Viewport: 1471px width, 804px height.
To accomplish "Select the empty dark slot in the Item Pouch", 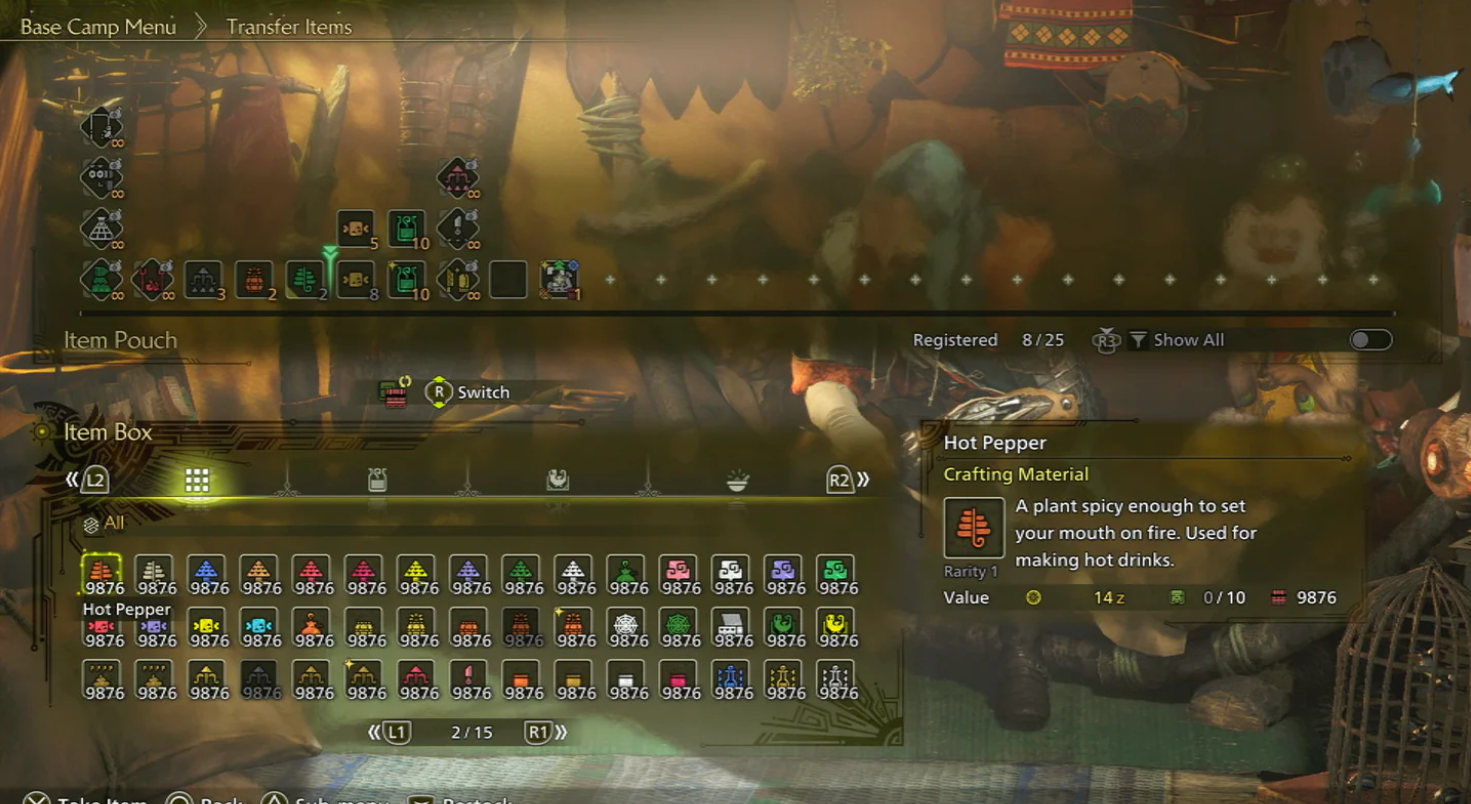I will tap(508, 280).
